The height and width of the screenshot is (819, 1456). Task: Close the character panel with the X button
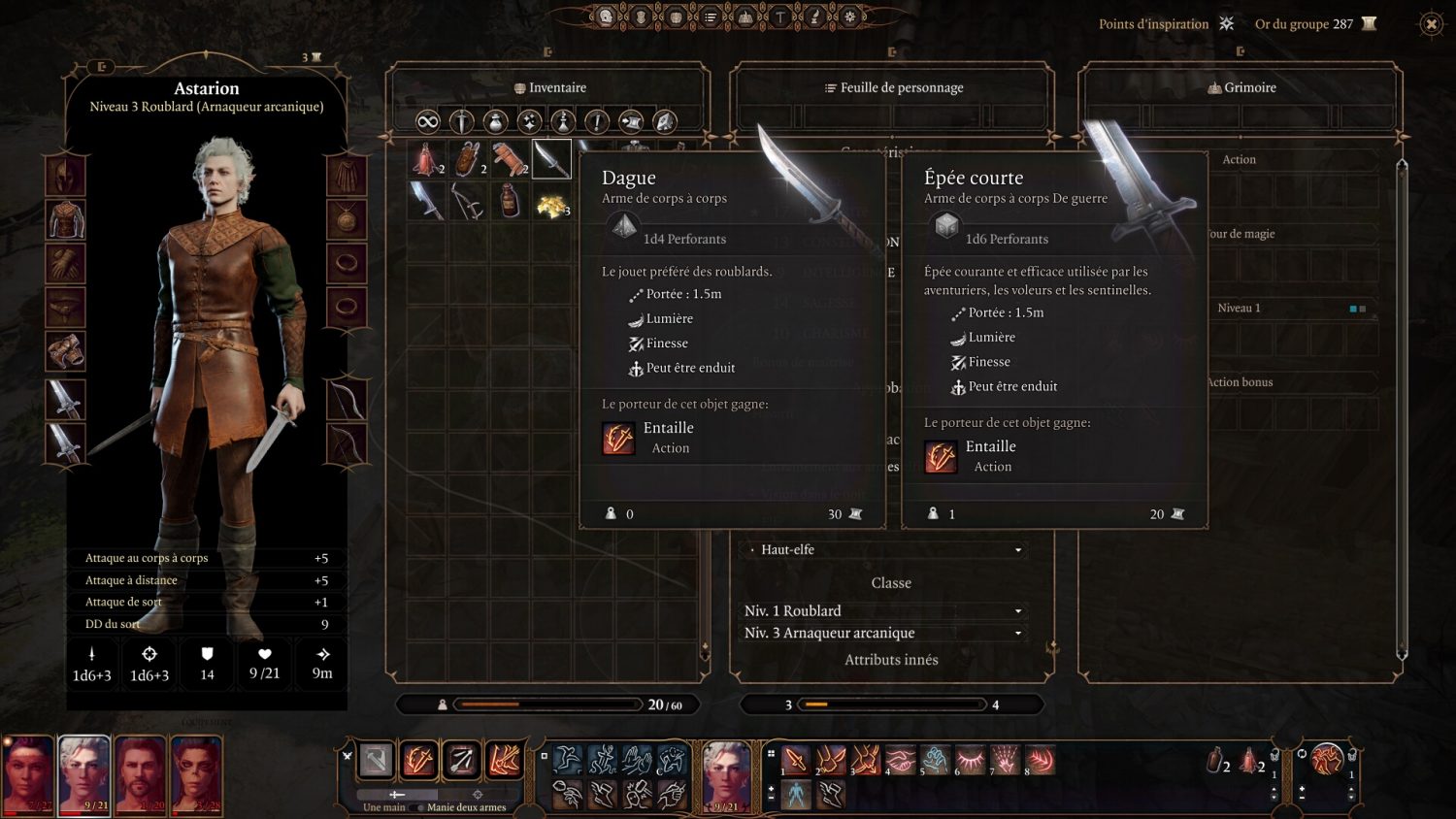(1431, 24)
